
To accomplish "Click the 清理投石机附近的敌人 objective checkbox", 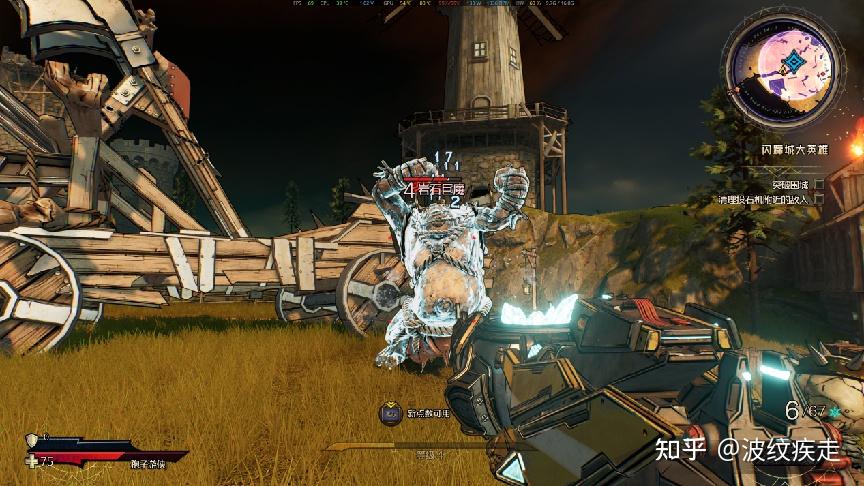I will pos(819,199).
